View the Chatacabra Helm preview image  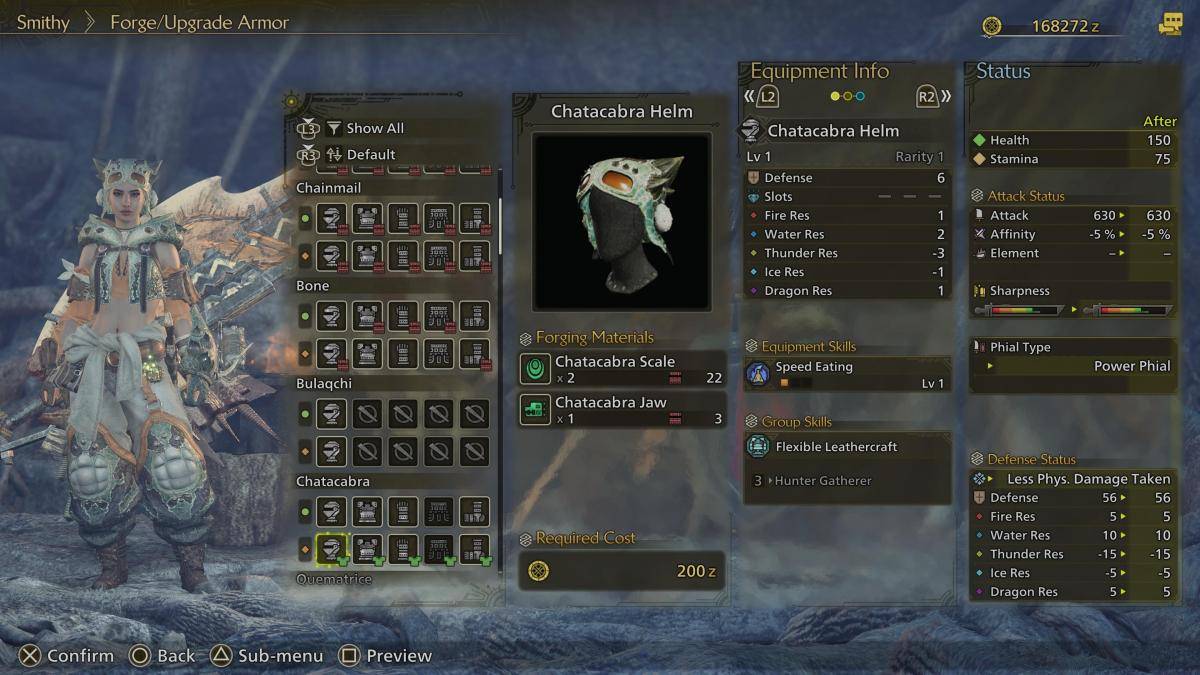(x=621, y=221)
